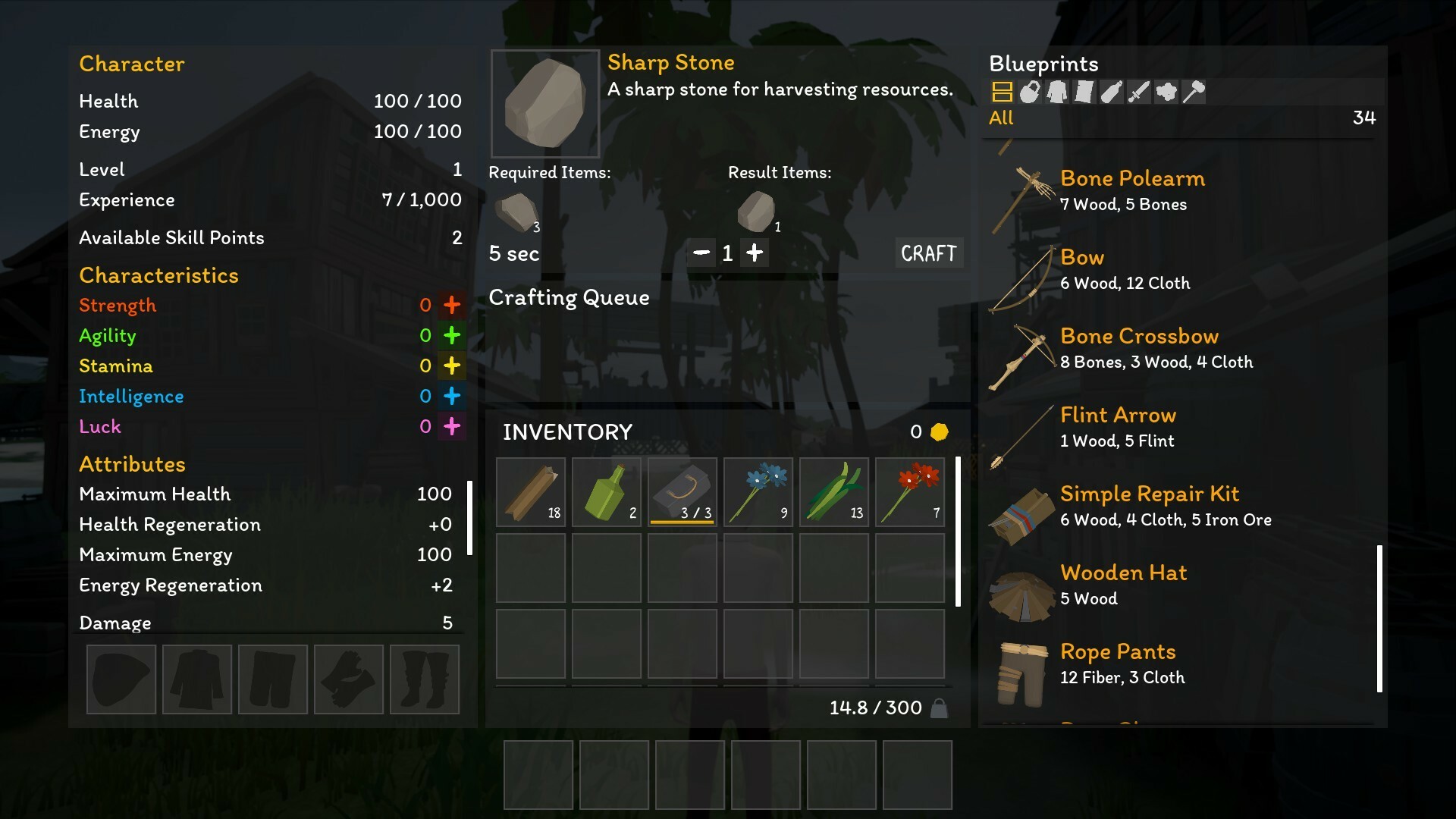This screenshot has height=819, width=1456.
Task: Select the blue flowers in inventory
Action: (x=758, y=491)
